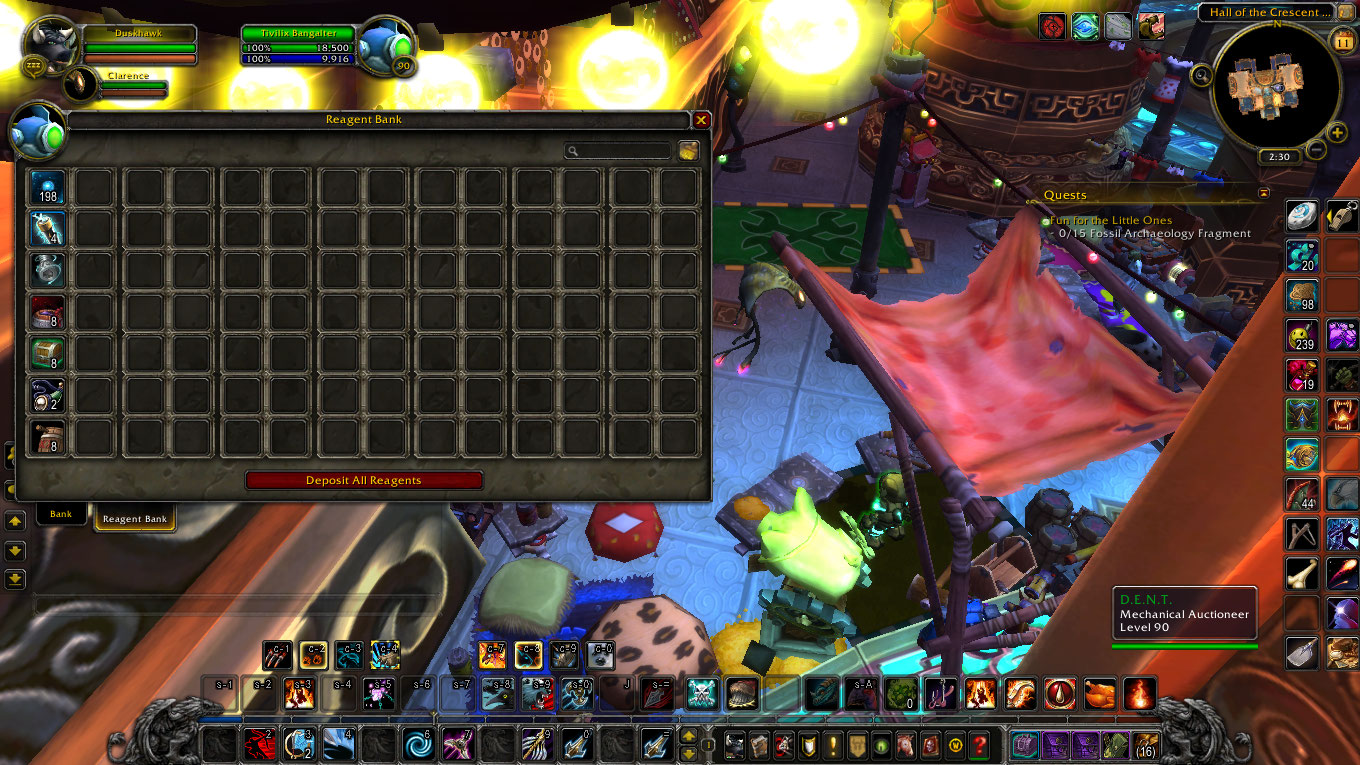Open the Adventure Guide red book icon
This screenshot has width=1360, height=765.
pos(931,745)
